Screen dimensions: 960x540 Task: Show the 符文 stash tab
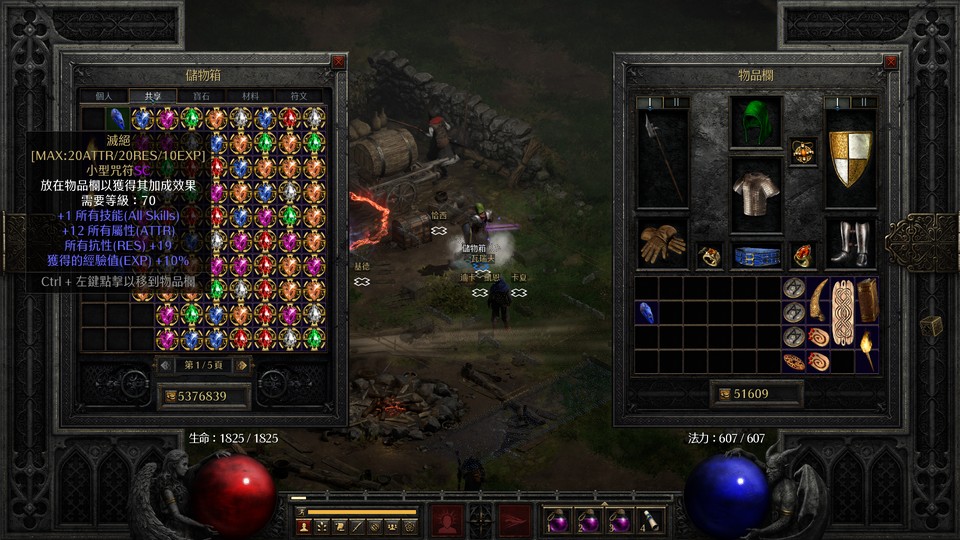coord(298,96)
